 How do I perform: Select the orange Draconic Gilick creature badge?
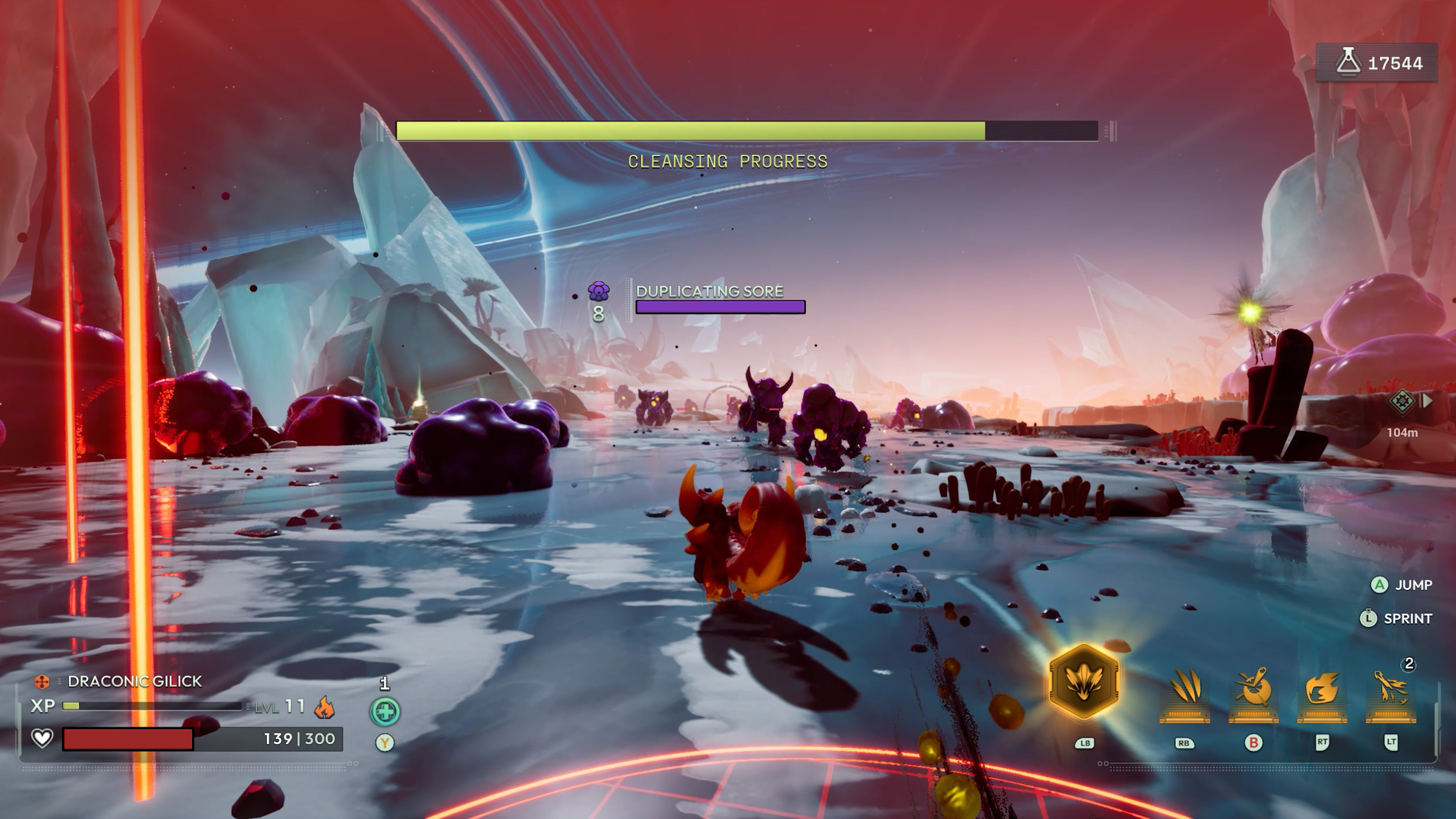(x=42, y=682)
